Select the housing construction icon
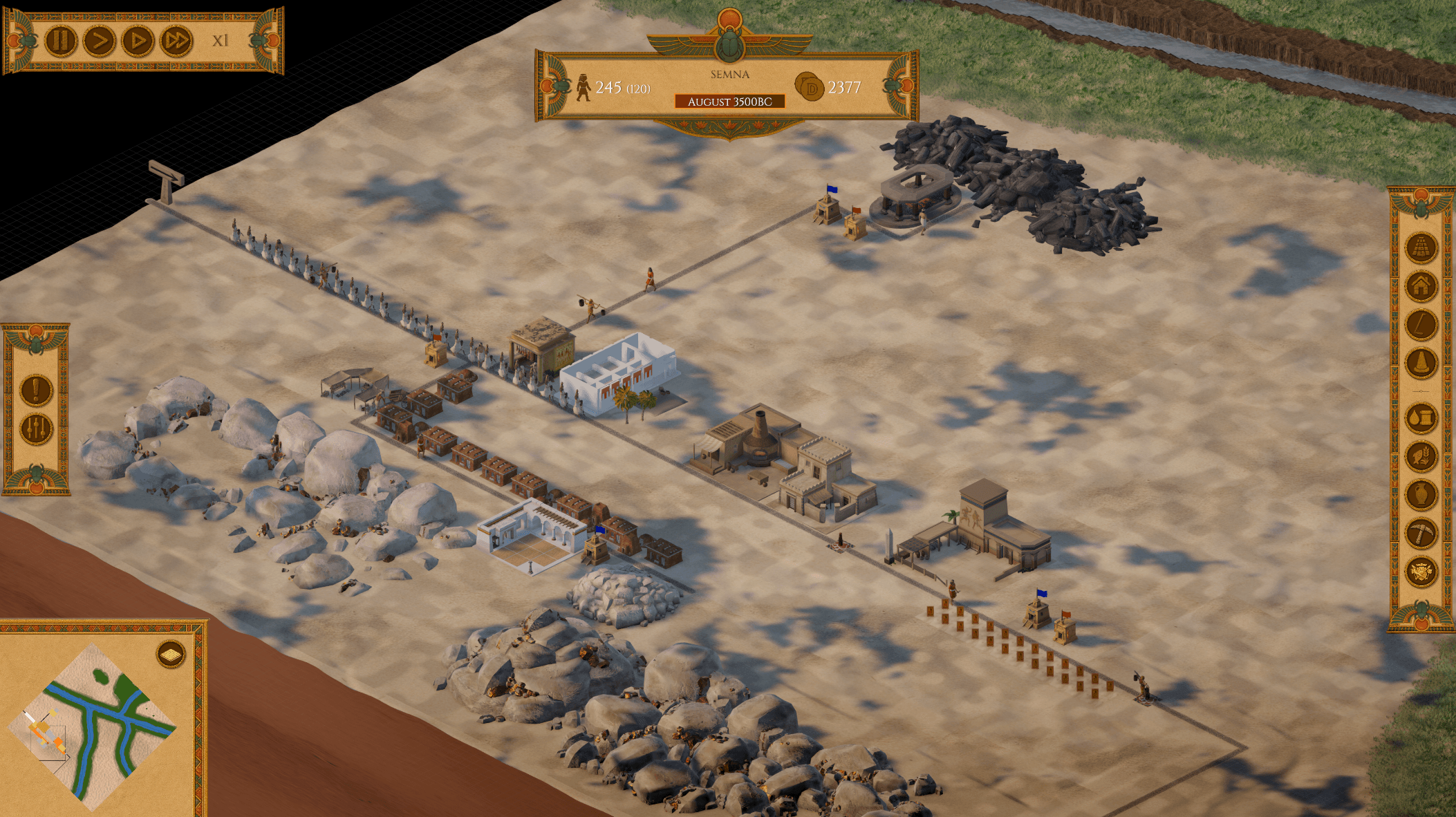 pos(1422,286)
